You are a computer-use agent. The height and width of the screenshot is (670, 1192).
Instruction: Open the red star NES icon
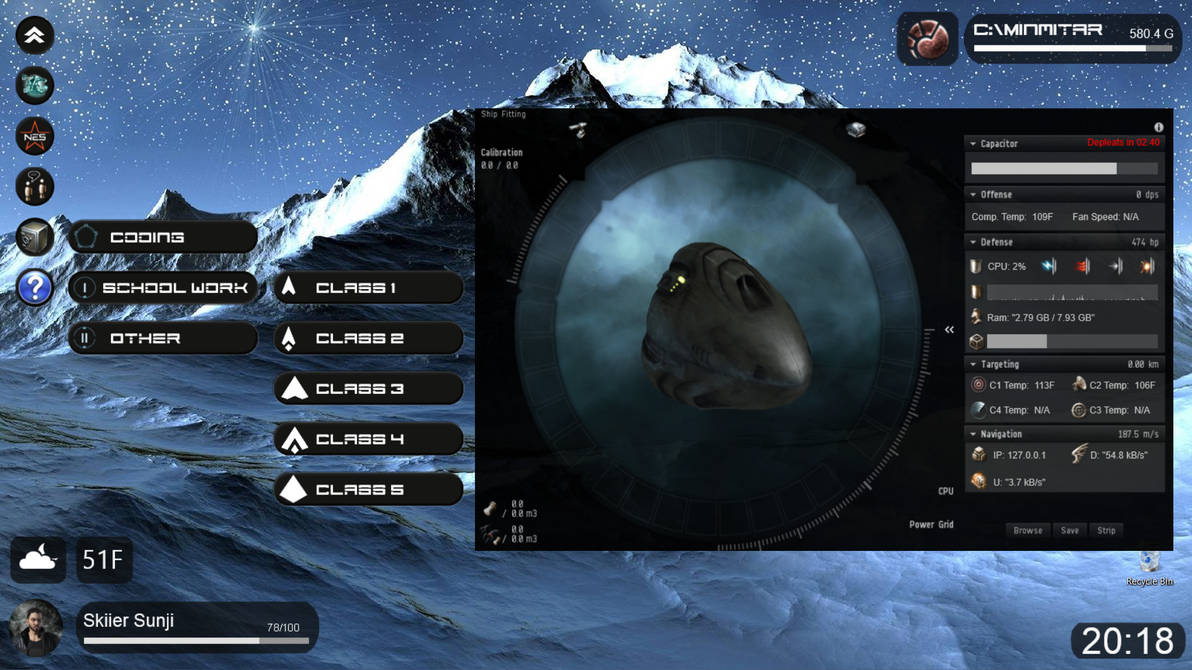[x=34, y=136]
